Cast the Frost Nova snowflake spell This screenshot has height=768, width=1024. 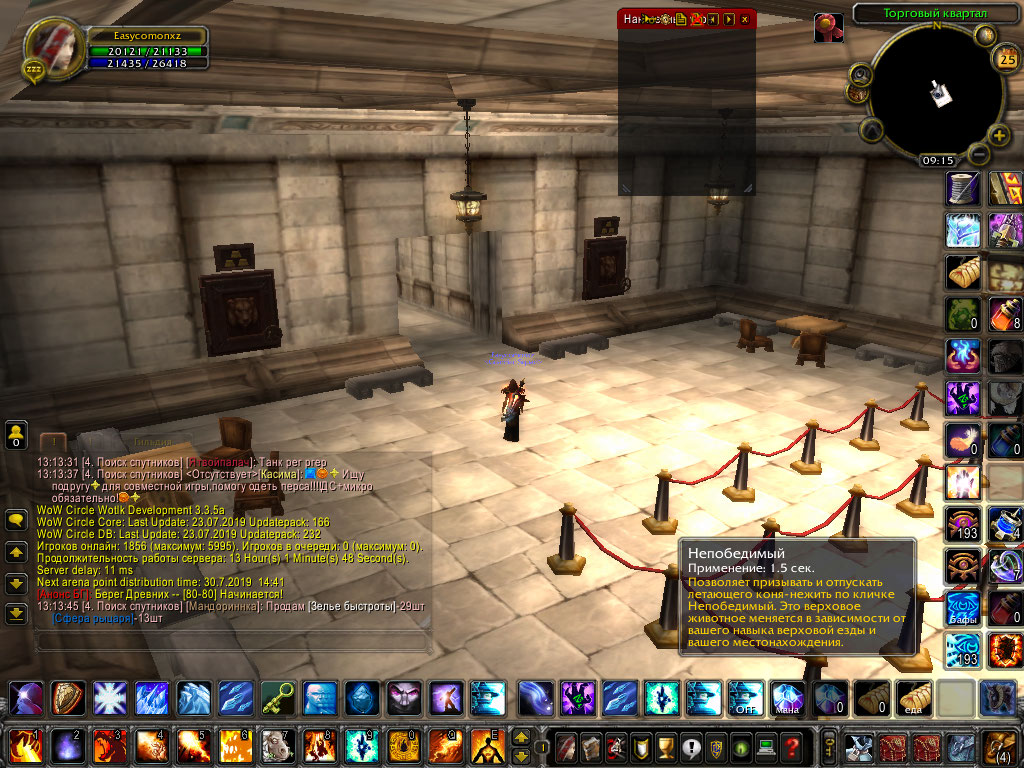(x=109, y=697)
